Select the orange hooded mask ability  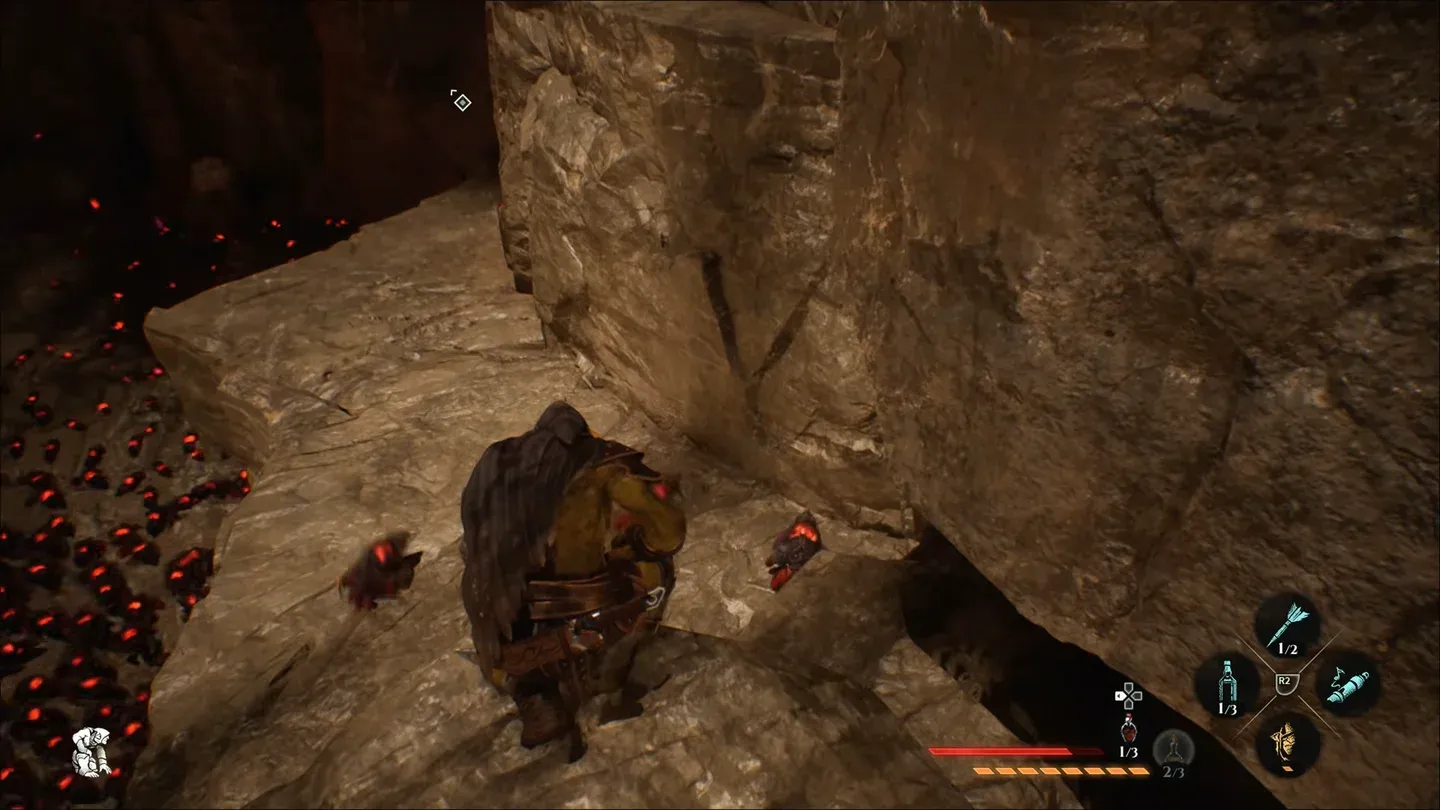click(1287, 742)
